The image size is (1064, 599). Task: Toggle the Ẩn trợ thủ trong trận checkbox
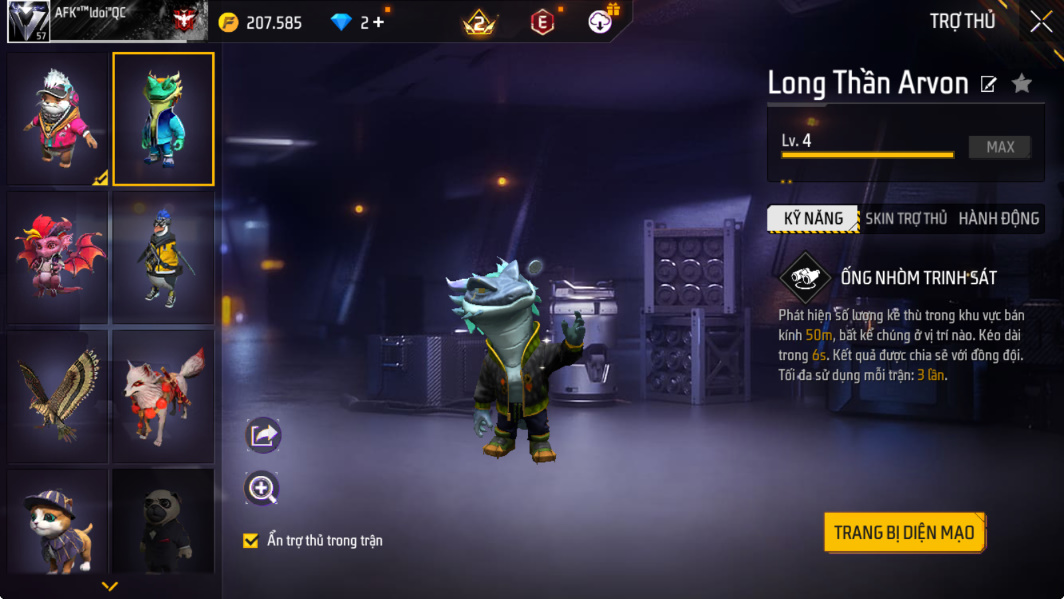coord(251,541)
